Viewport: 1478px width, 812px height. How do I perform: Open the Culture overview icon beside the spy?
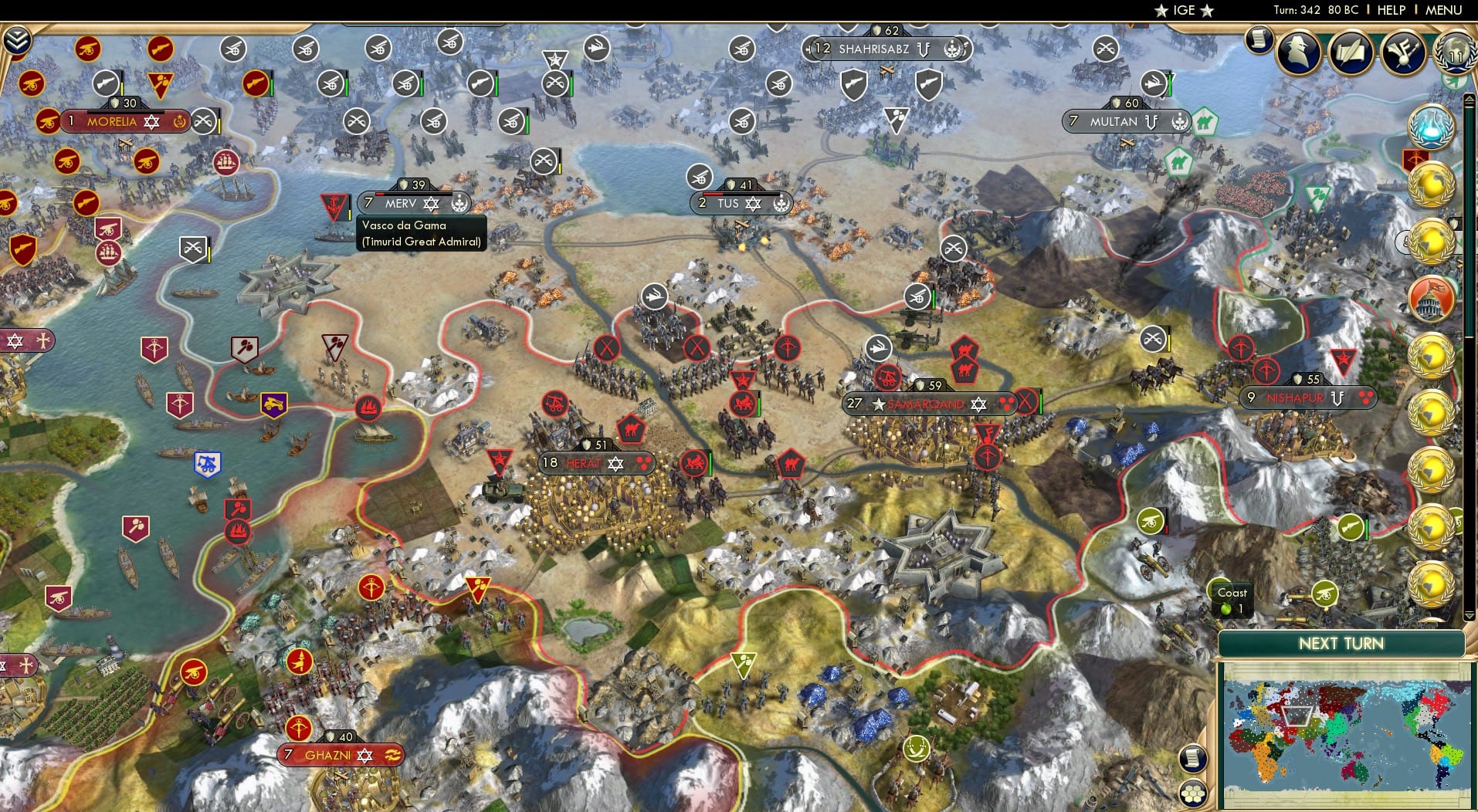[x=1402, y=53]
